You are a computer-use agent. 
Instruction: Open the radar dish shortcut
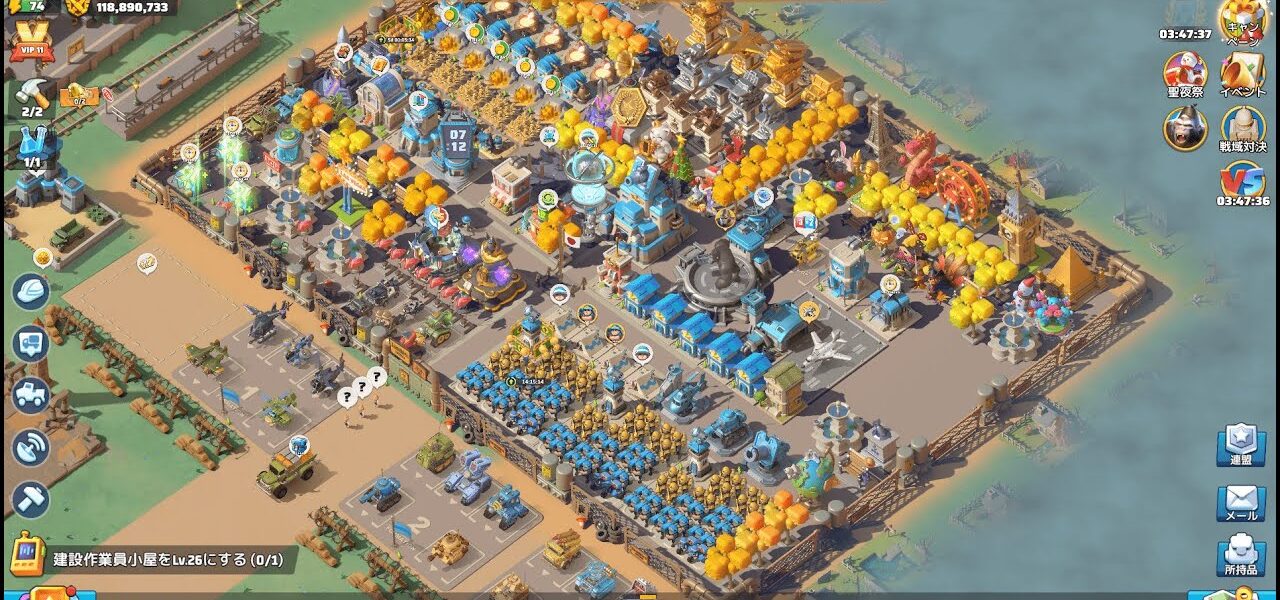(31, 447)
